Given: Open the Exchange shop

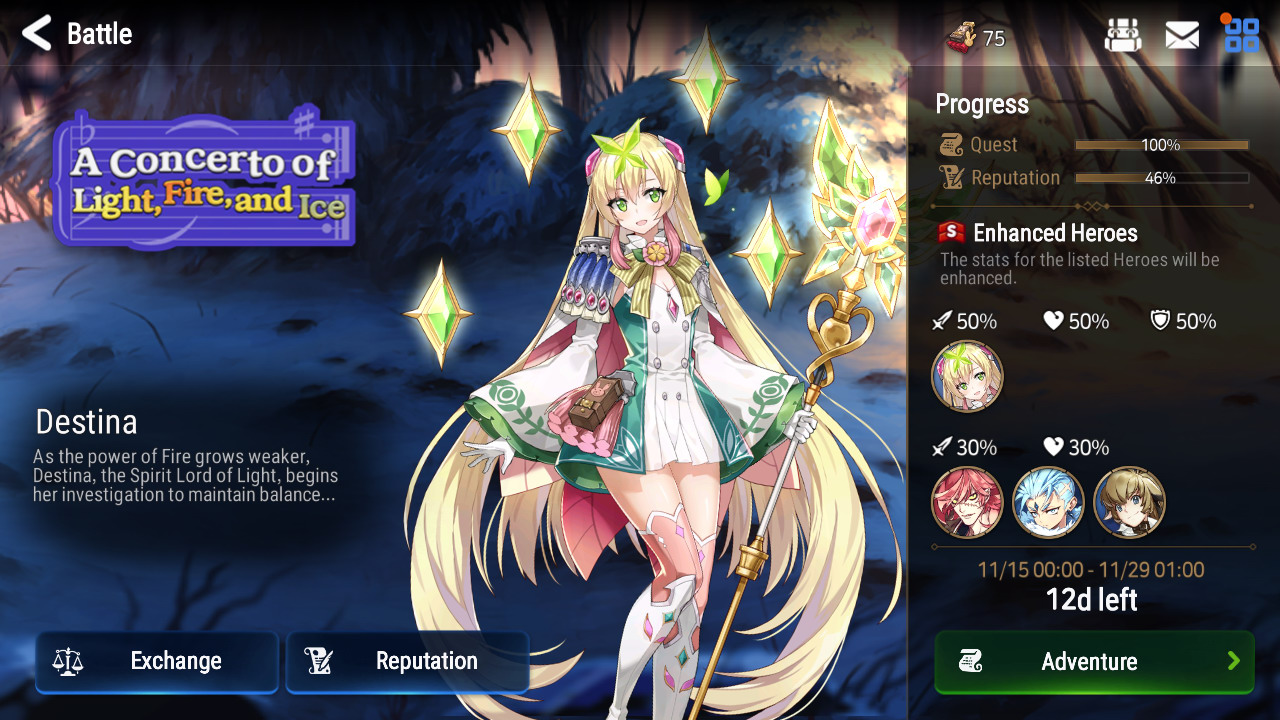Looking at the screenshot, I should tap(157, 661).
